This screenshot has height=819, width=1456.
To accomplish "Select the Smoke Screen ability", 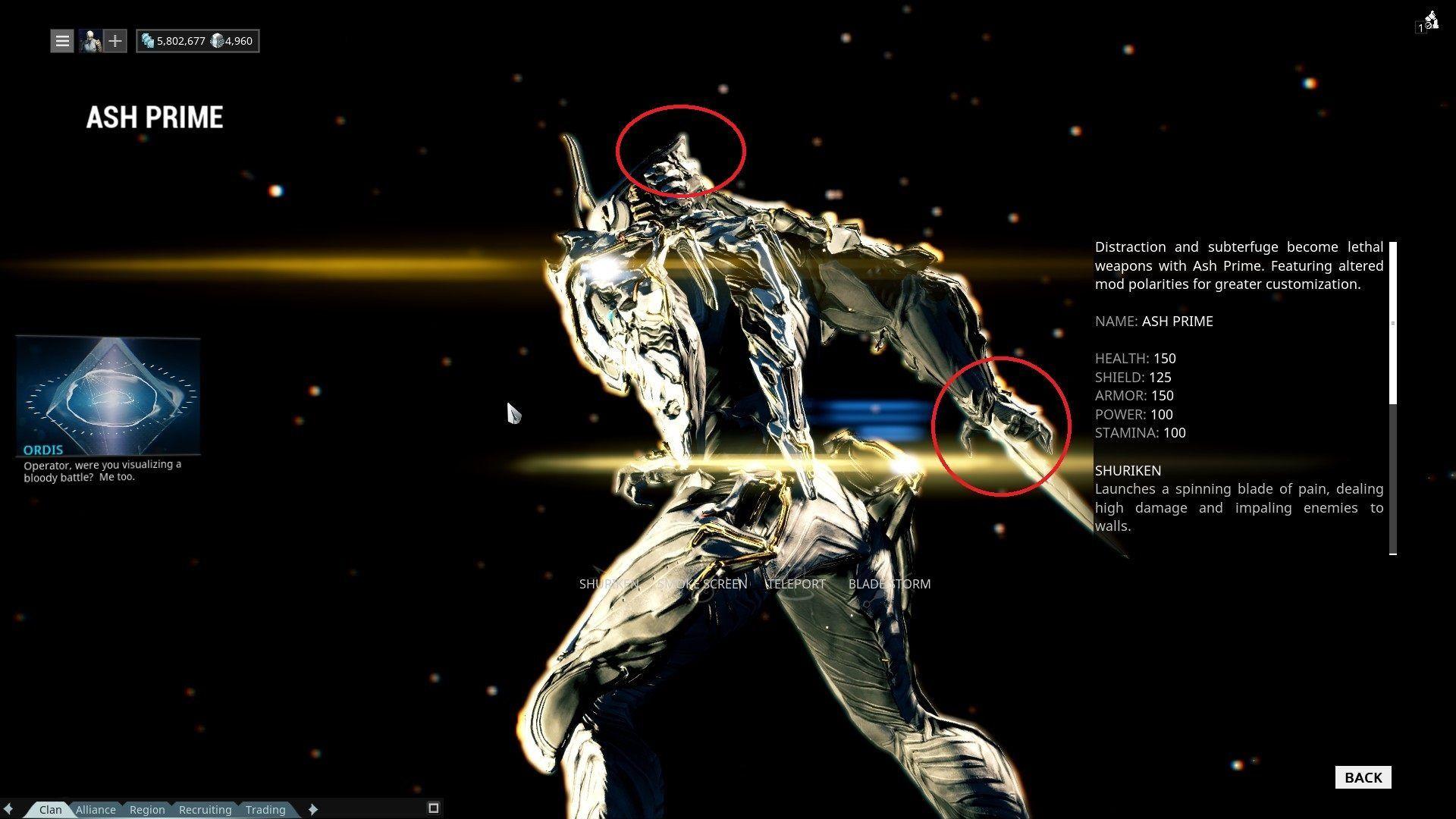I will (x=701, y=584).
